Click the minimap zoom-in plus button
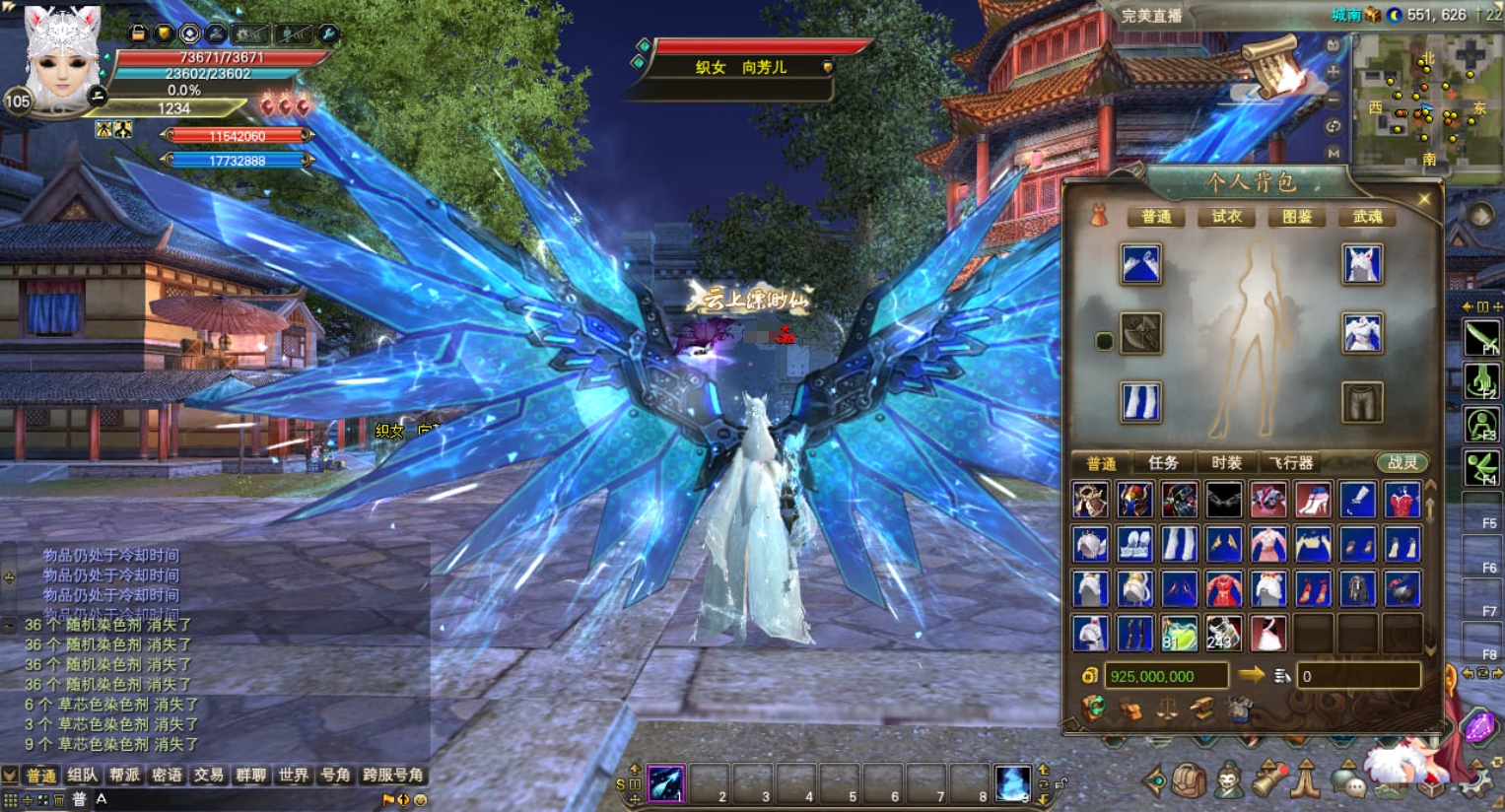The width and height of the screenshot is (1505, 812). [x=1334, y=72]
